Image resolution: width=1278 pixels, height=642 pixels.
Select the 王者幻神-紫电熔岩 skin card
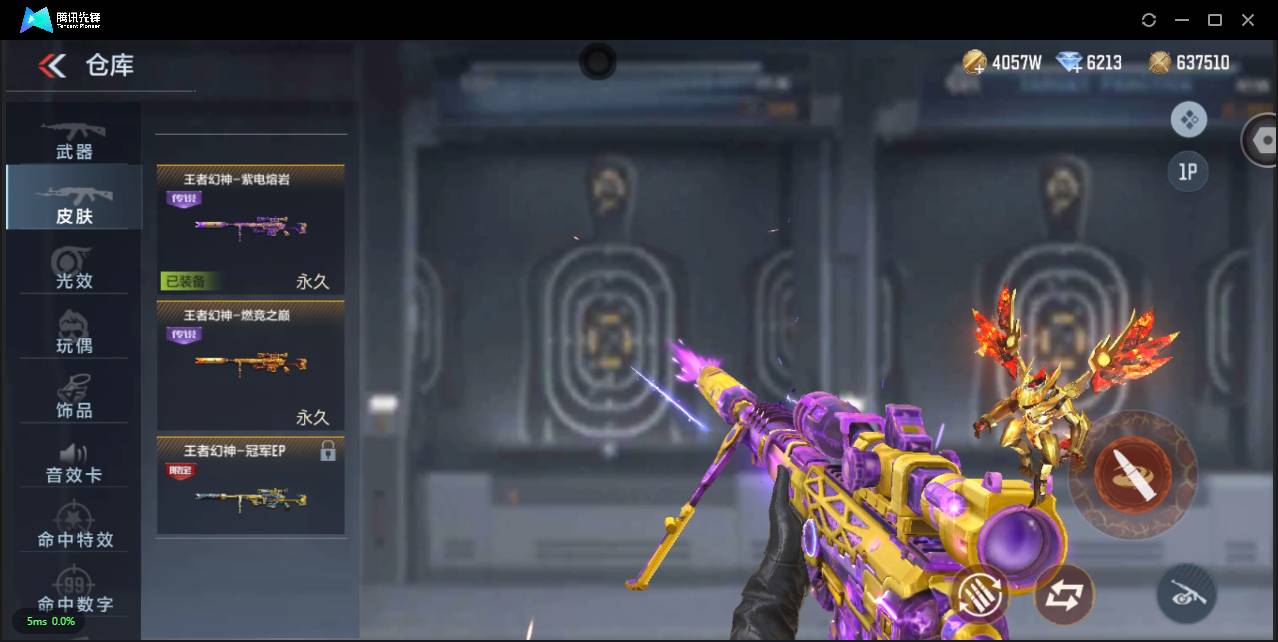[250, 229]
